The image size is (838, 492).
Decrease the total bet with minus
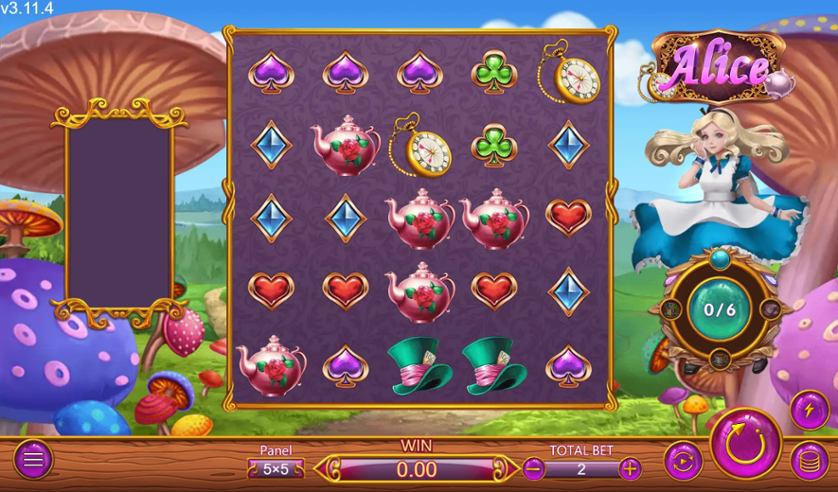(534, 467)
